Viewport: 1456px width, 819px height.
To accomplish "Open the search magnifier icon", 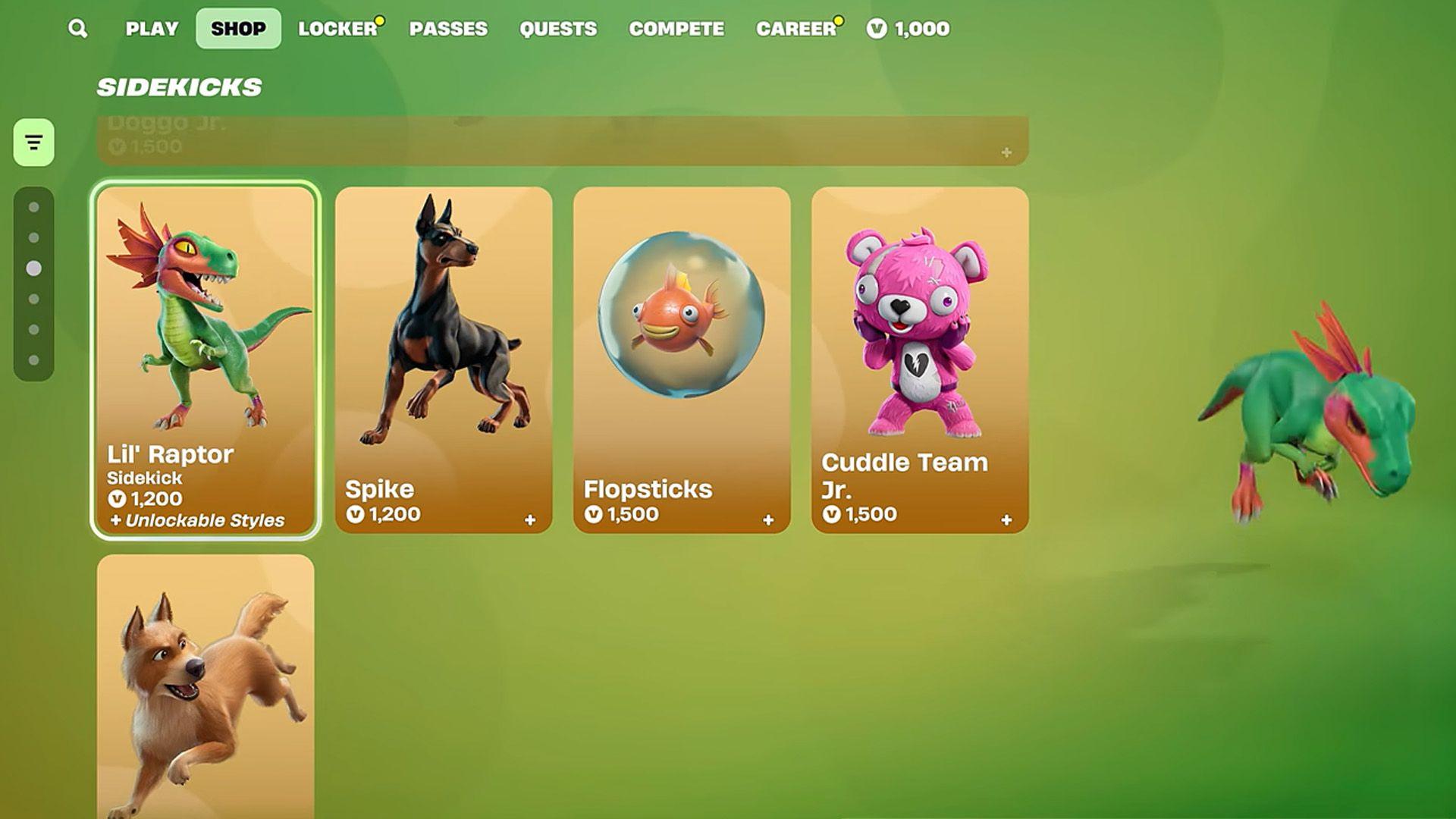I will 77,28.
